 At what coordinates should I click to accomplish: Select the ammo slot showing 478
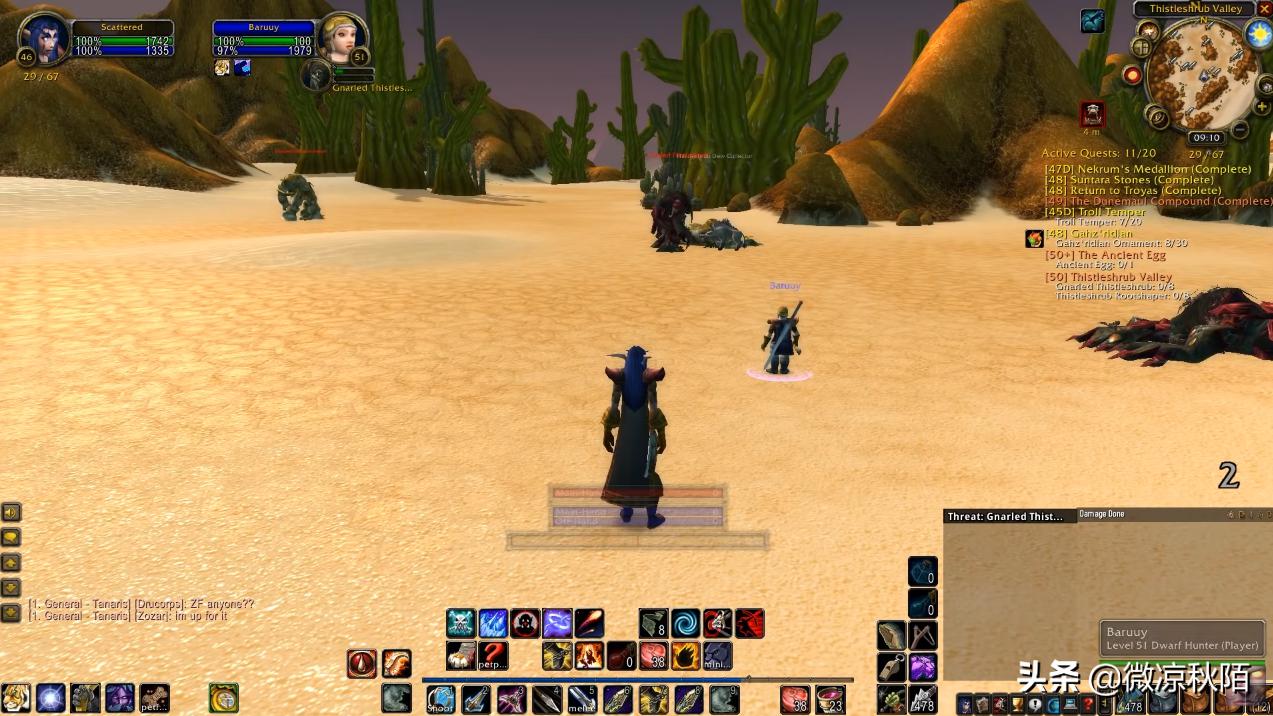tap(923, 699)
